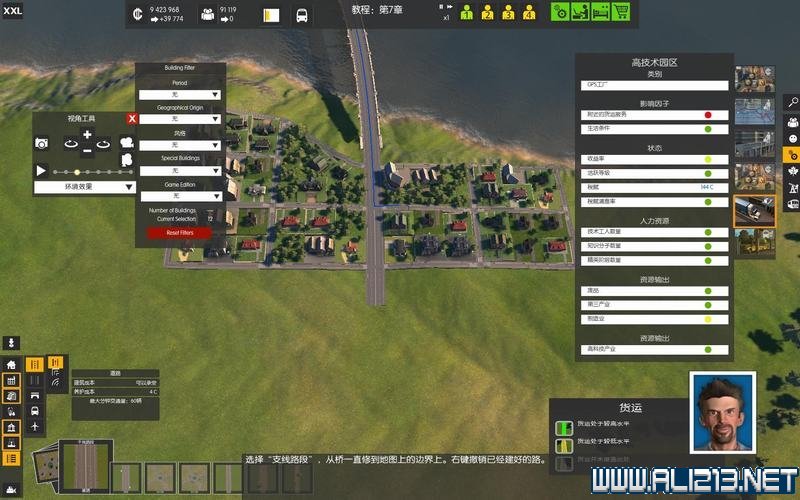800x500 pixels.
Task: Open the Game Edition dropdown
Action: pos(180,197)
